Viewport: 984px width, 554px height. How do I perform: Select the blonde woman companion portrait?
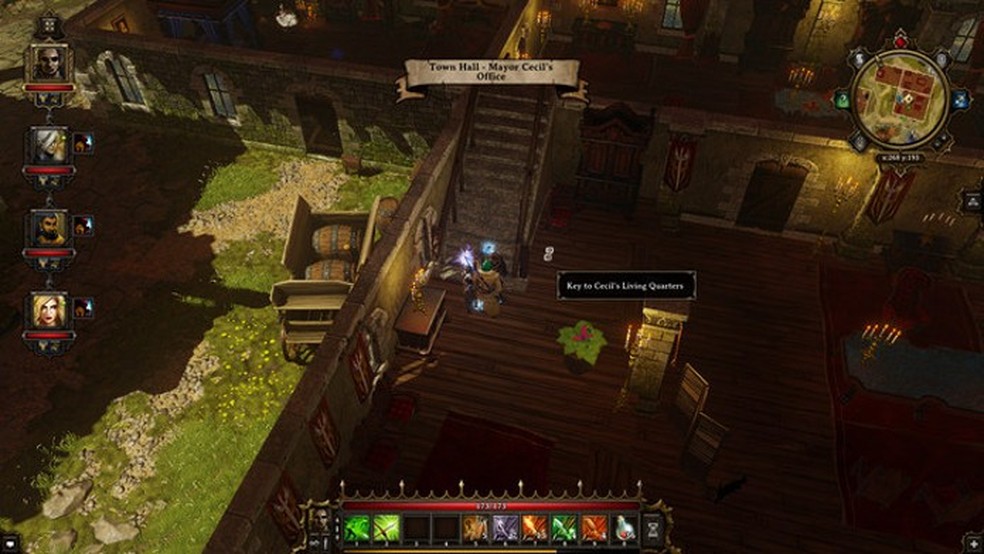[49, 310]
